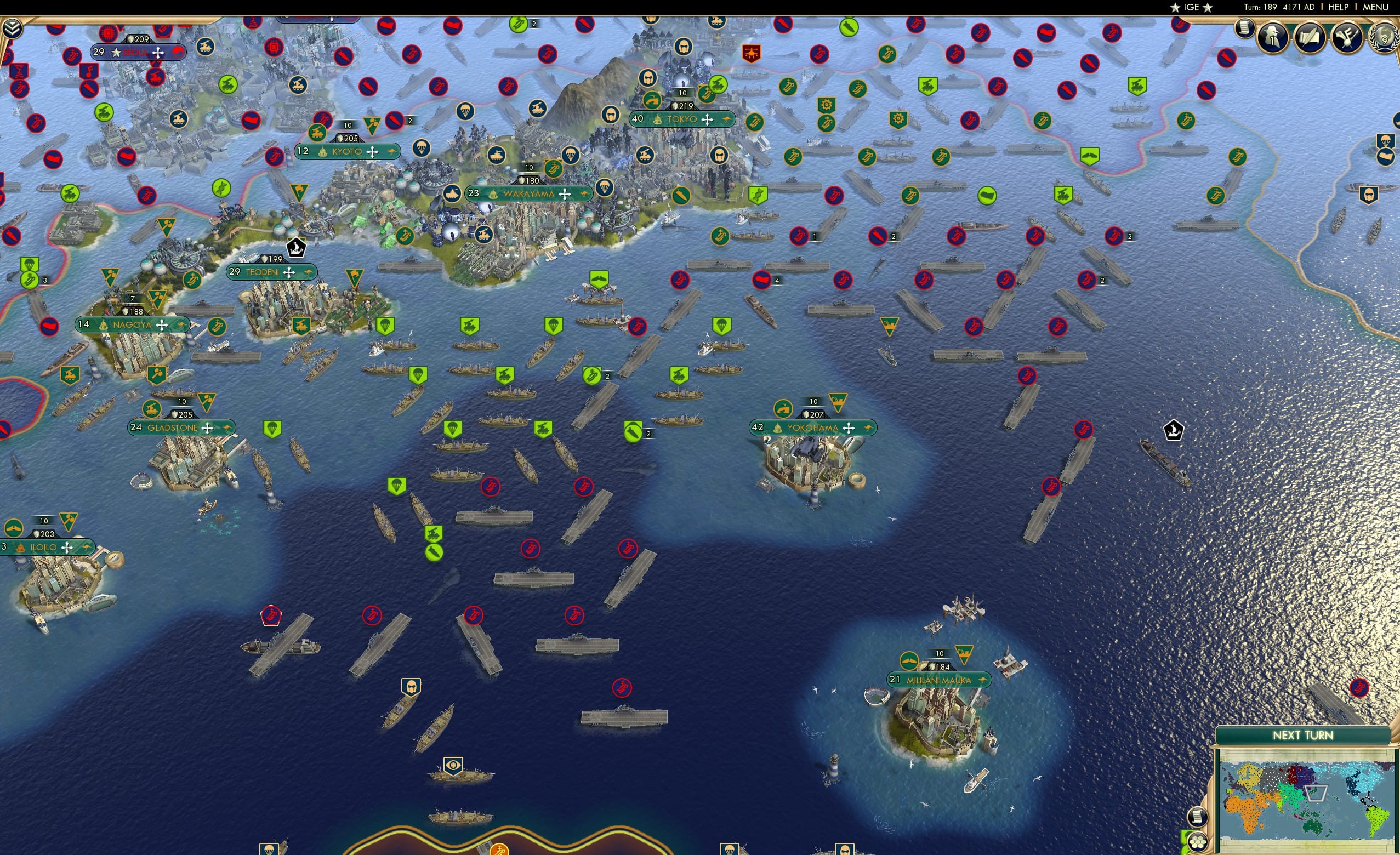Click the scroll icon beside the minimap
Viewport: 1400px width, 855px height.
(x=1197, y=818)
